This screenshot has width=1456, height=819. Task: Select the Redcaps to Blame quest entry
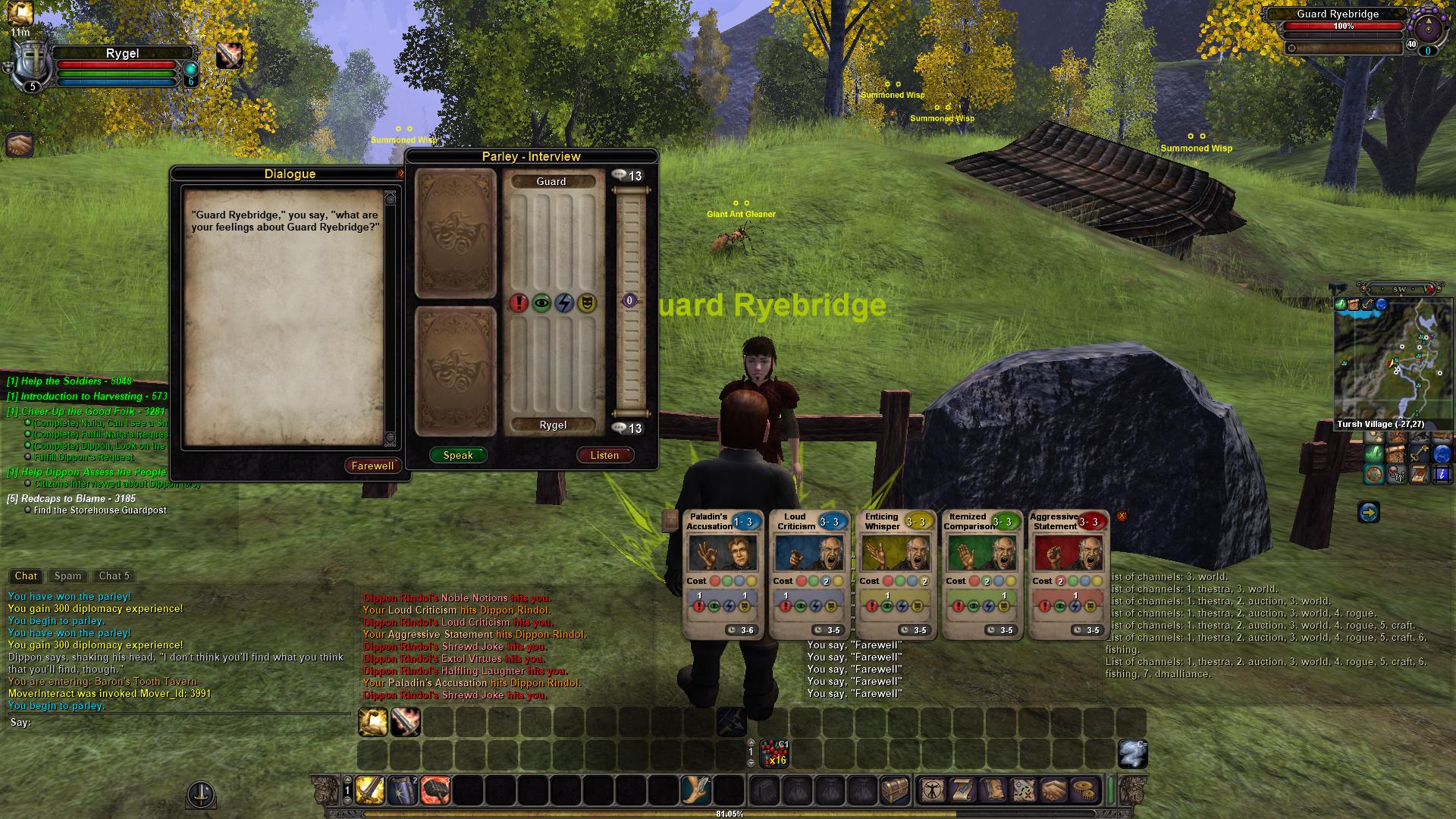(71, 498)
